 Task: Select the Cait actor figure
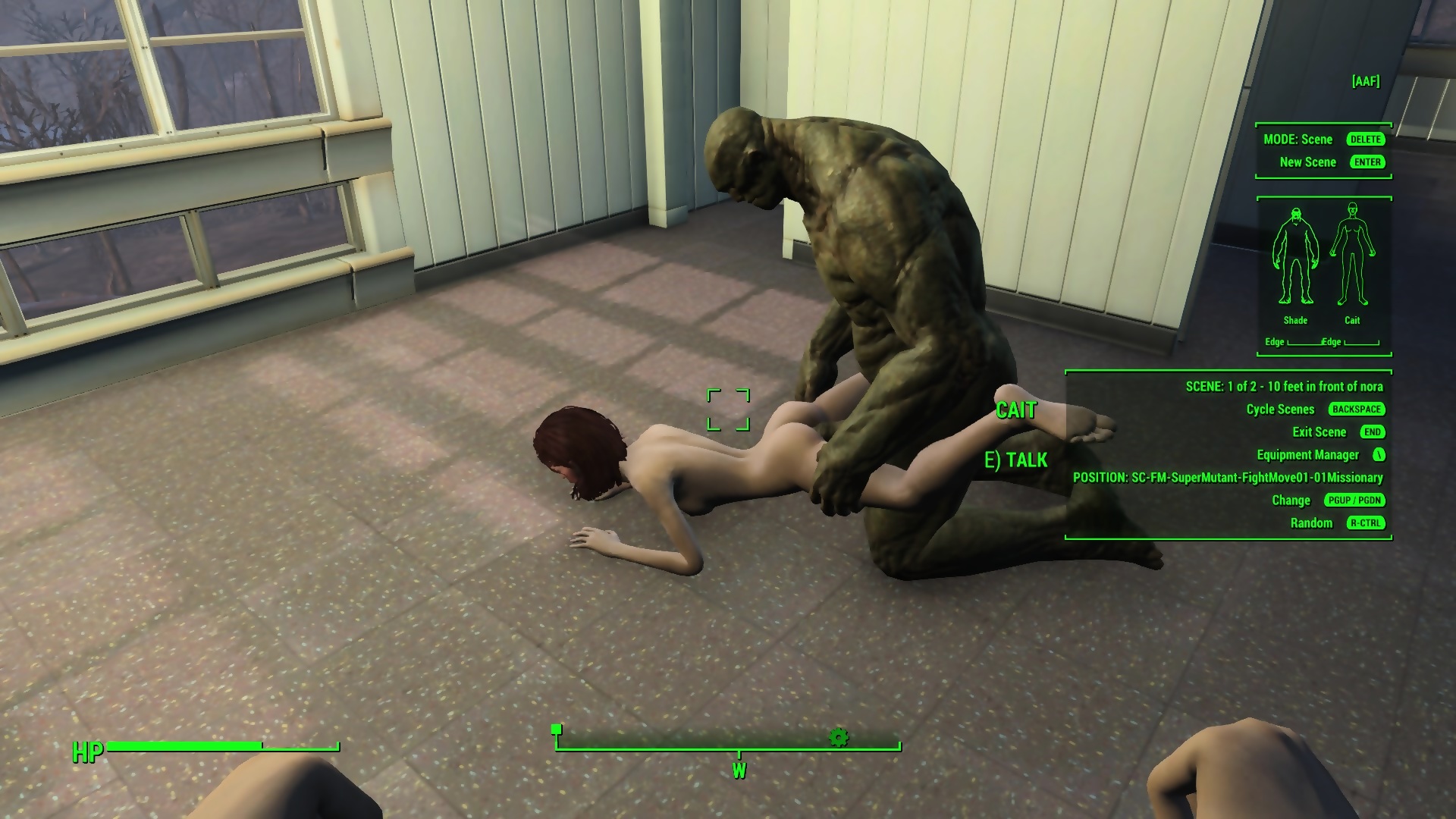tap(1352, 256)
